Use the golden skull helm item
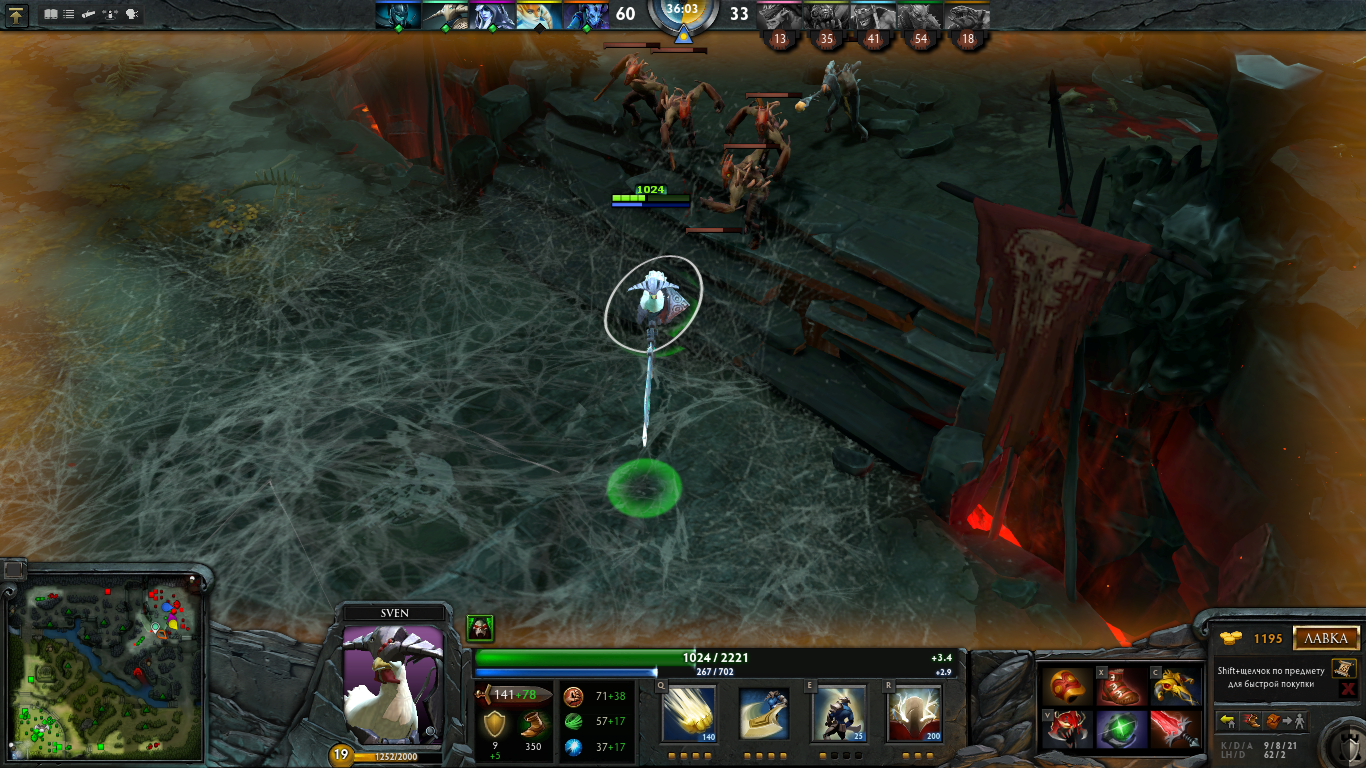The image size is (1366, 768). [x=1176, y=687]
